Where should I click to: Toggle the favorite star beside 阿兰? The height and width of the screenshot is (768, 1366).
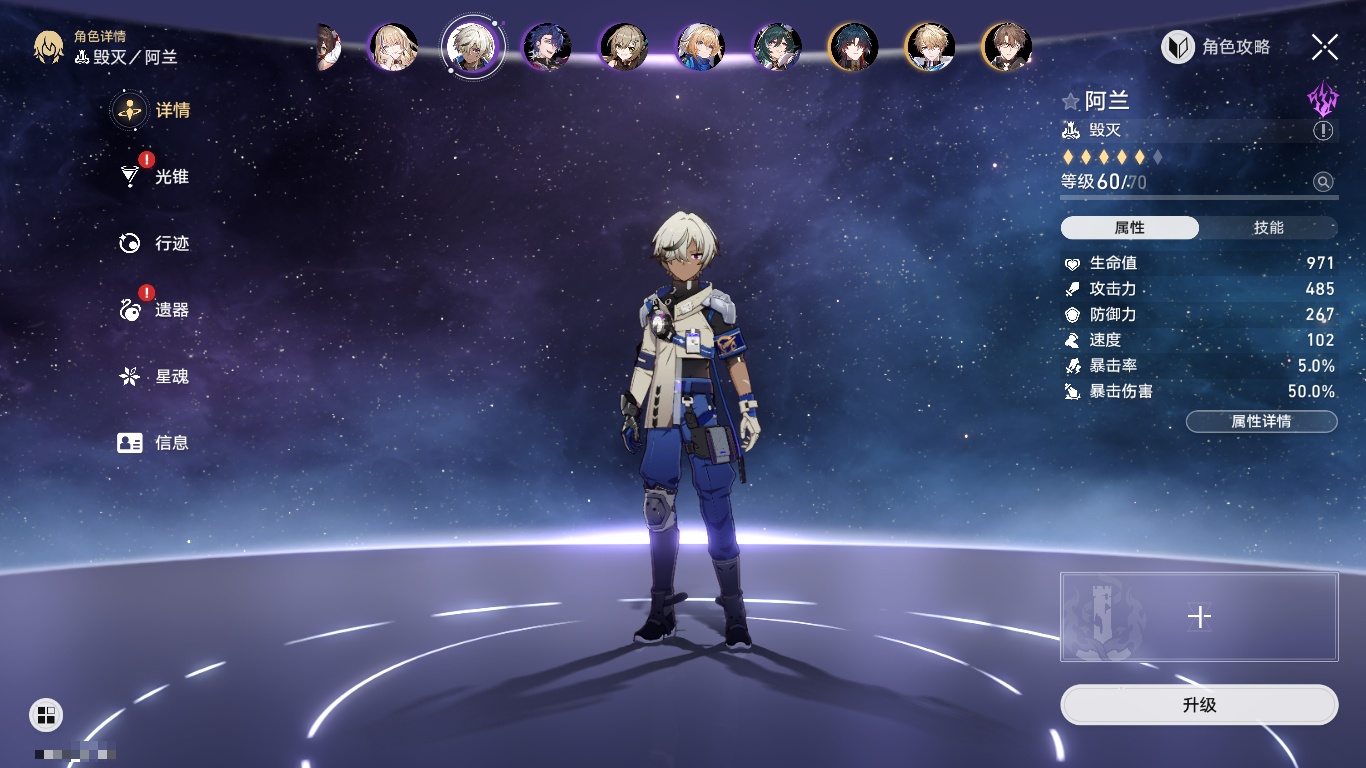[x=1071, y=102]
